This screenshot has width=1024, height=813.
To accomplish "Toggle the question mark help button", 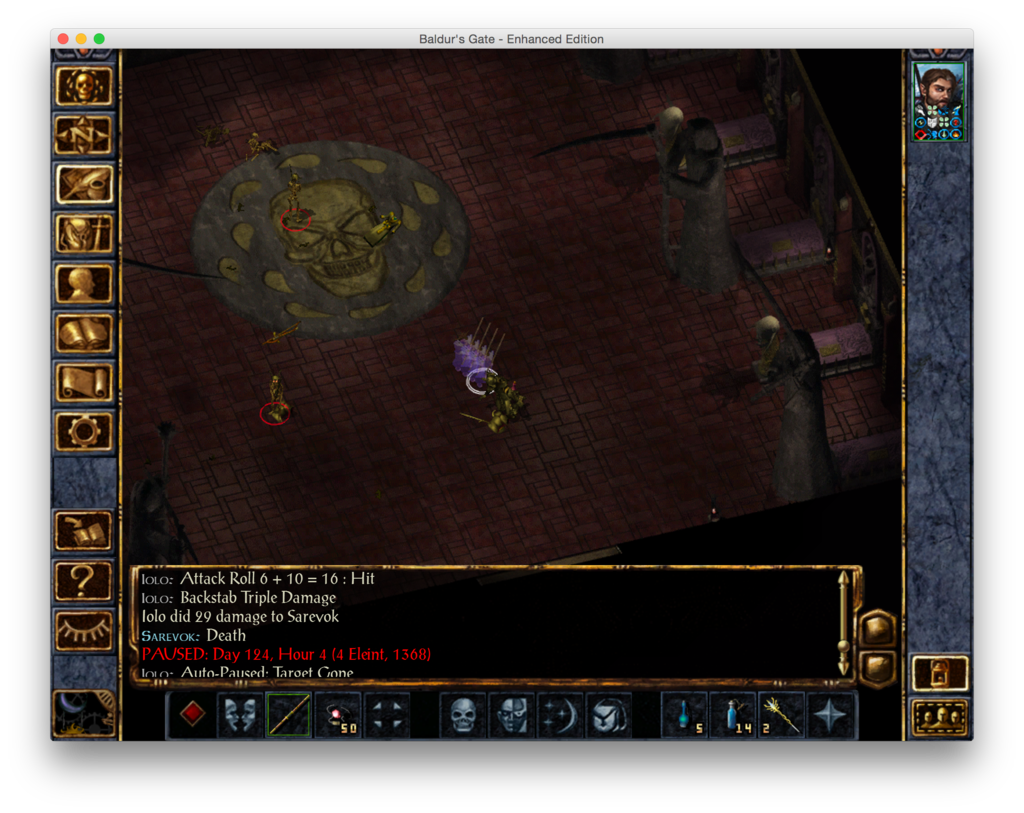I will [x=84, y=580].
